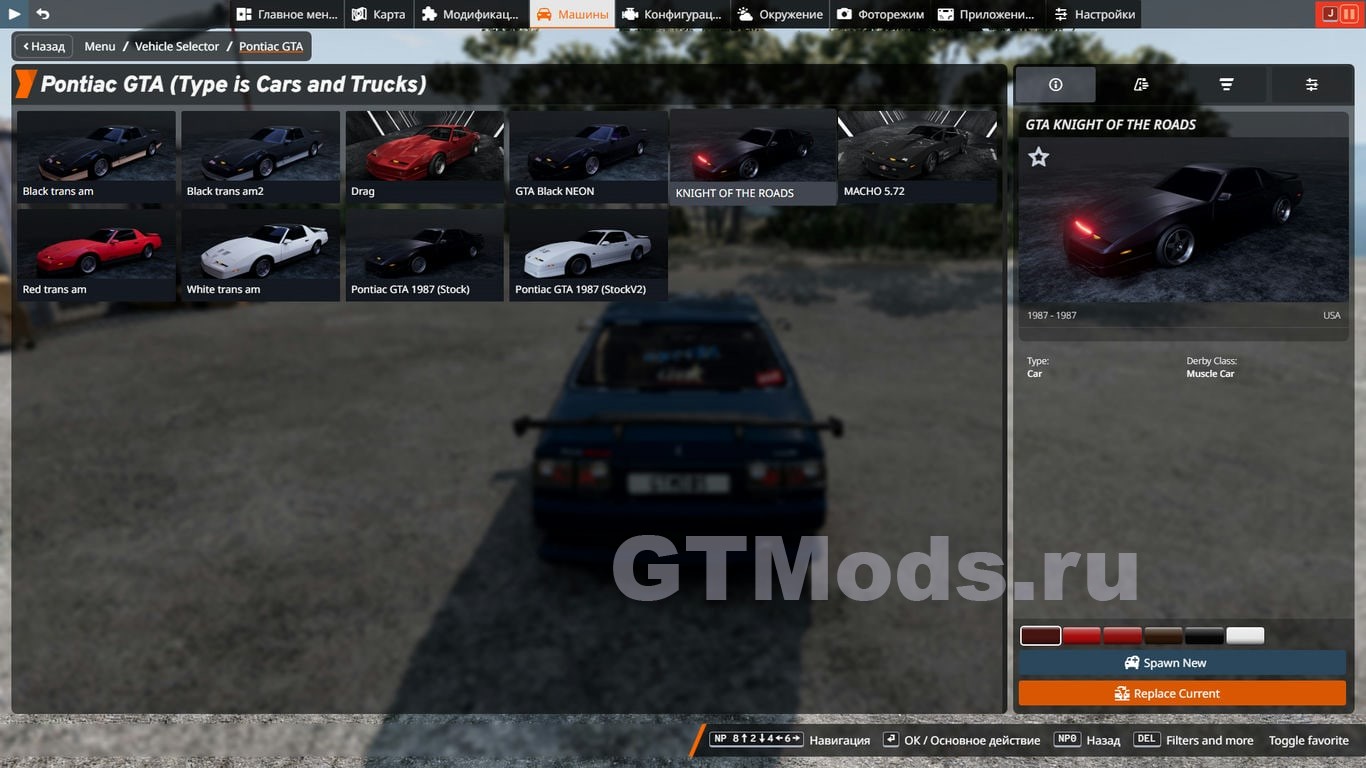Go back with the Назад button
1366x768 pixels.
click(44, 46)
